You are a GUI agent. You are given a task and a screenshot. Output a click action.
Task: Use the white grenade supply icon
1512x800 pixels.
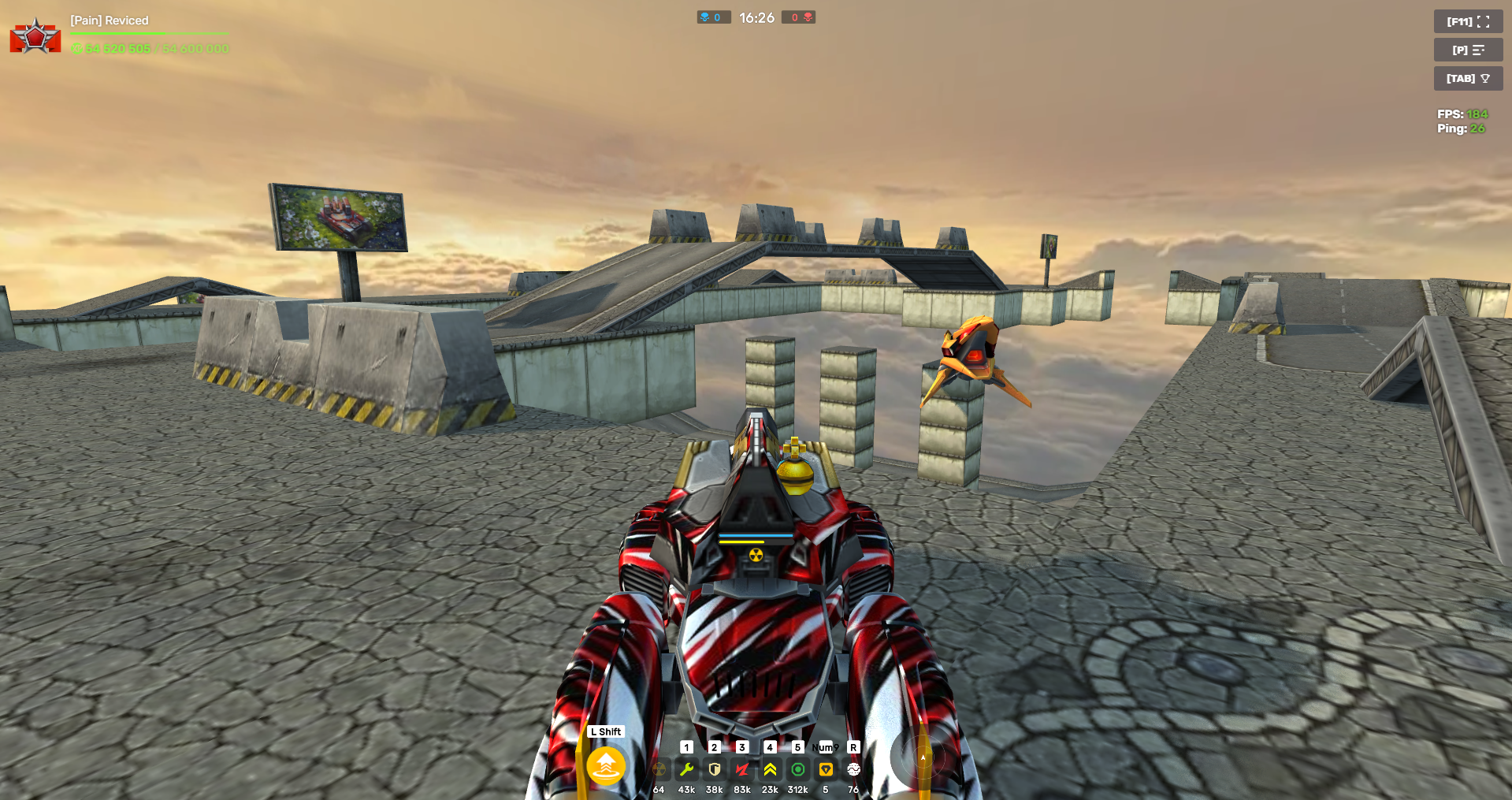click(x=853, y=769)
